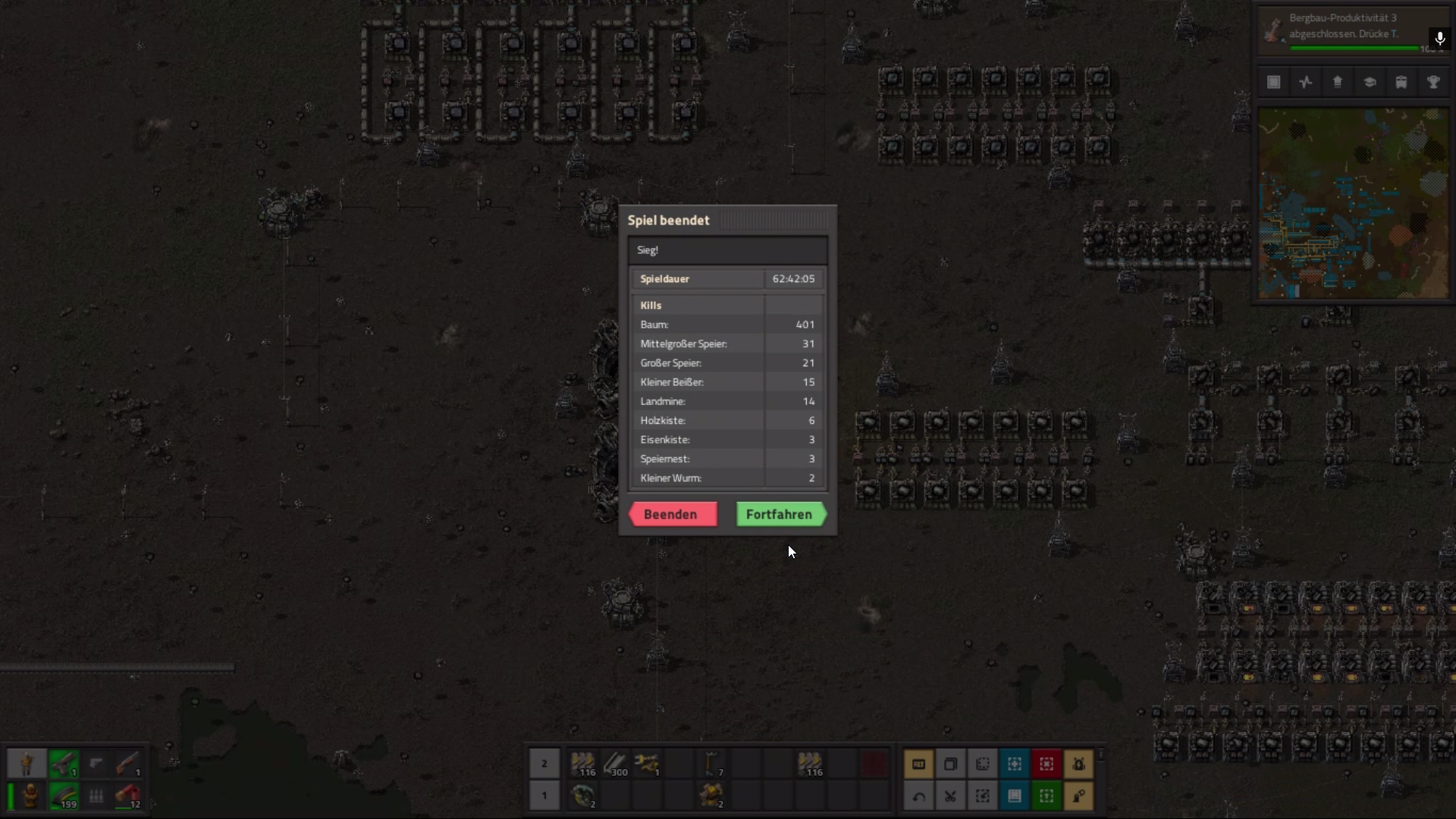Select the armor slot
Screen dimensions: 1456x819
point(30,795)
